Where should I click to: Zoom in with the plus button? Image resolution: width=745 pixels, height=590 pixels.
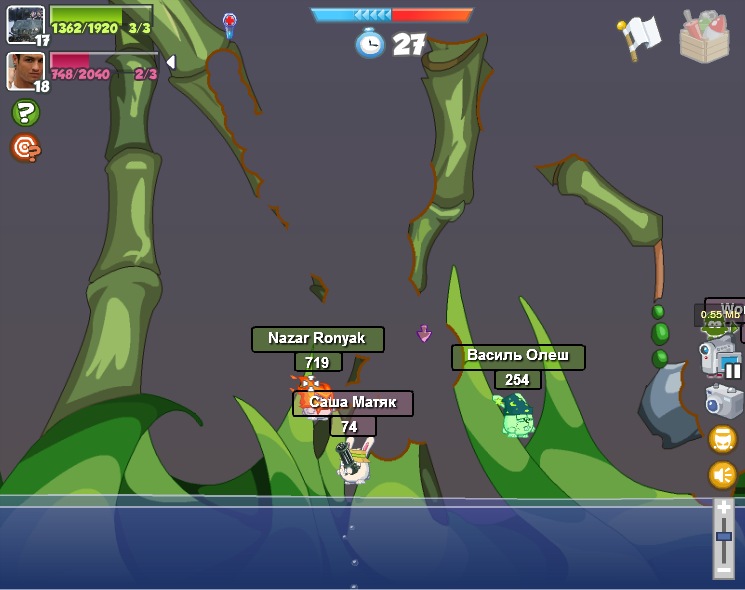pos(724,508)
